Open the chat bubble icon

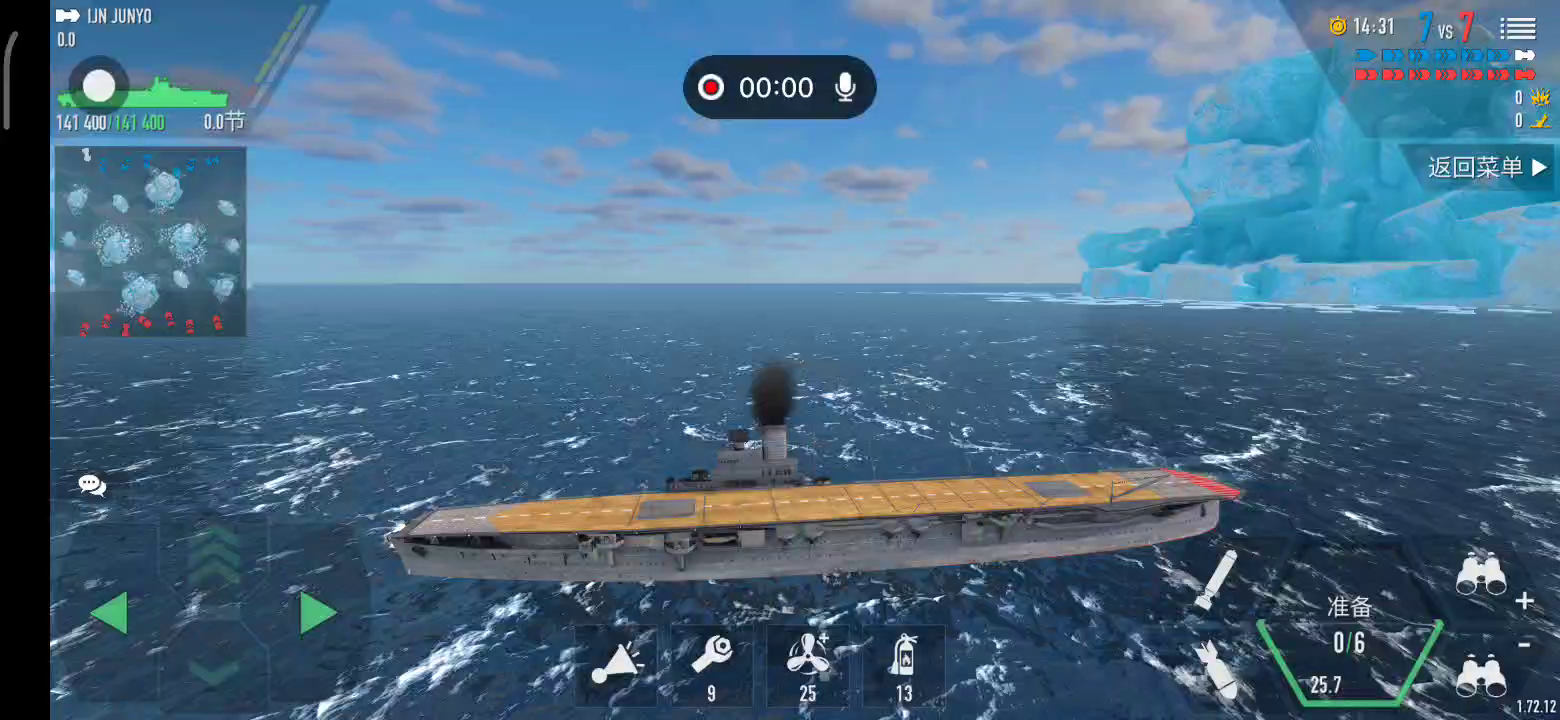tap(92, 486)
